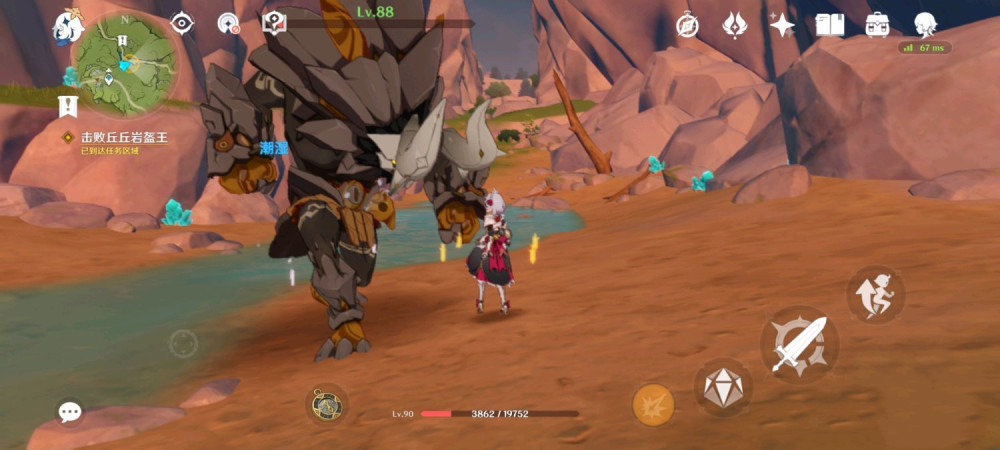Open the character profile head icon
The height and width of the screenshot is (450, 1000).
(x=925, y=24)
